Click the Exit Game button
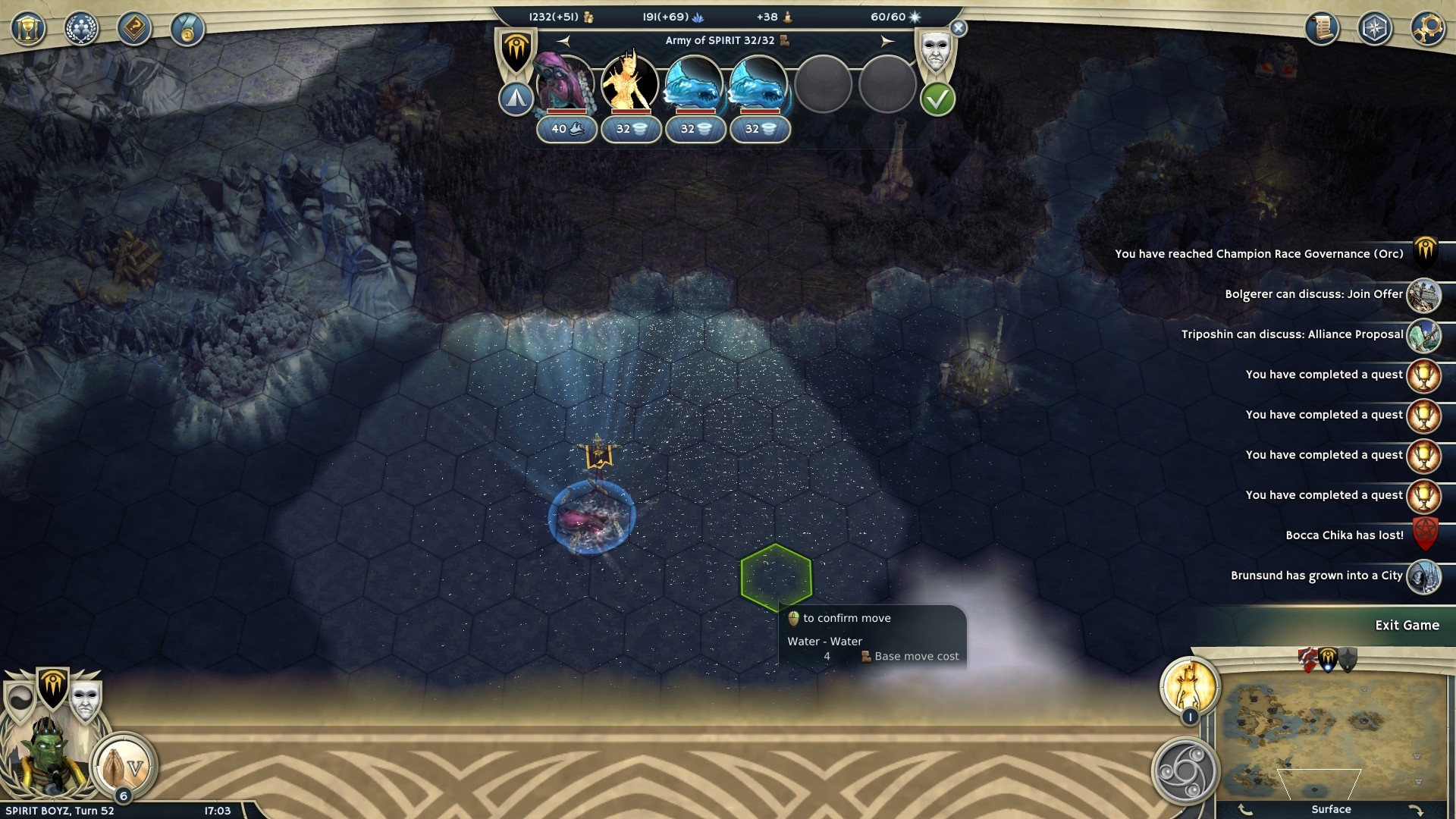The width and height of the screenshot is (1456, 819). [x=1407, y=626]
